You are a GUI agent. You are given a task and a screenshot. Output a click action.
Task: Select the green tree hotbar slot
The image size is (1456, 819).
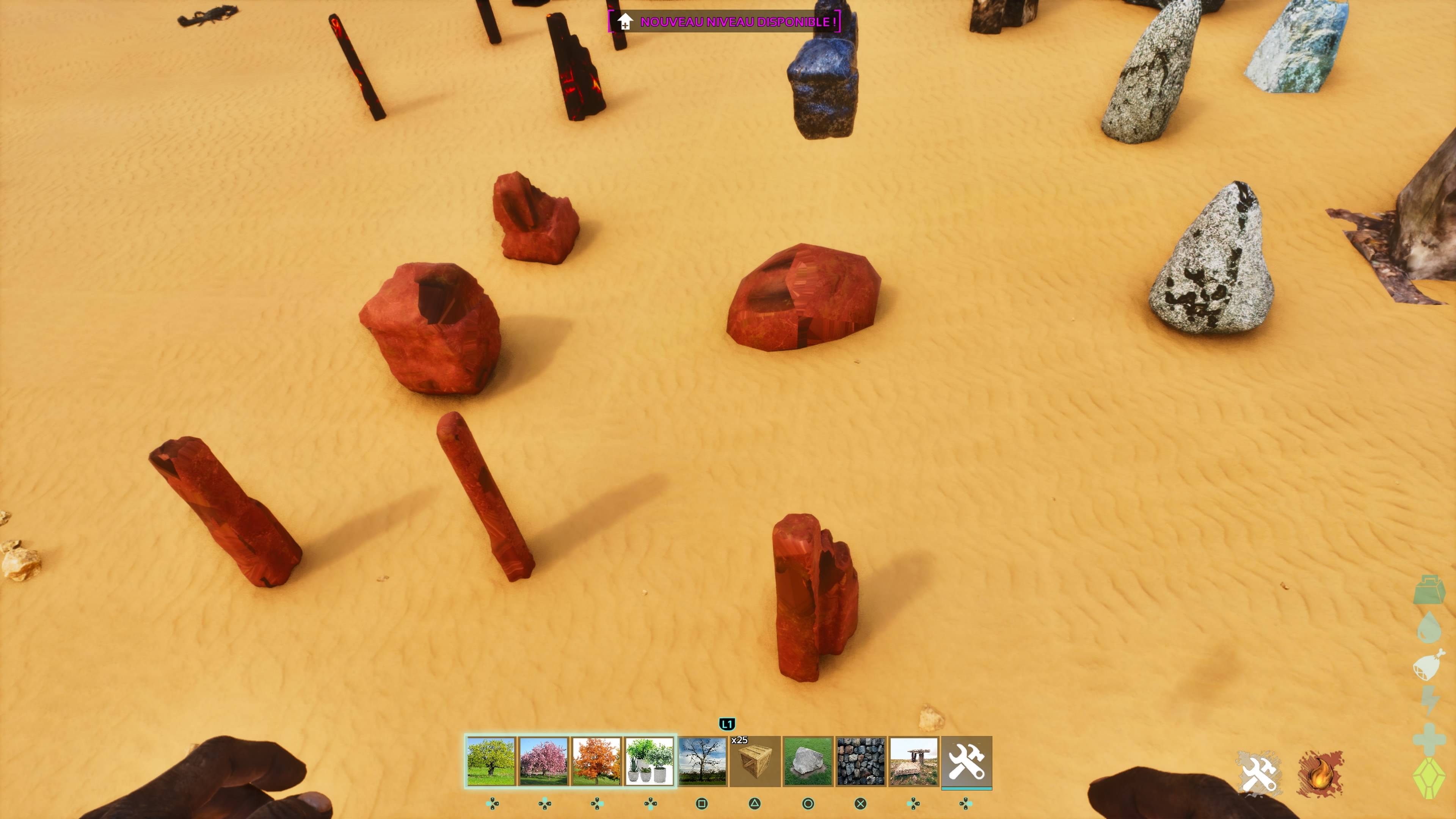[491, 761]
